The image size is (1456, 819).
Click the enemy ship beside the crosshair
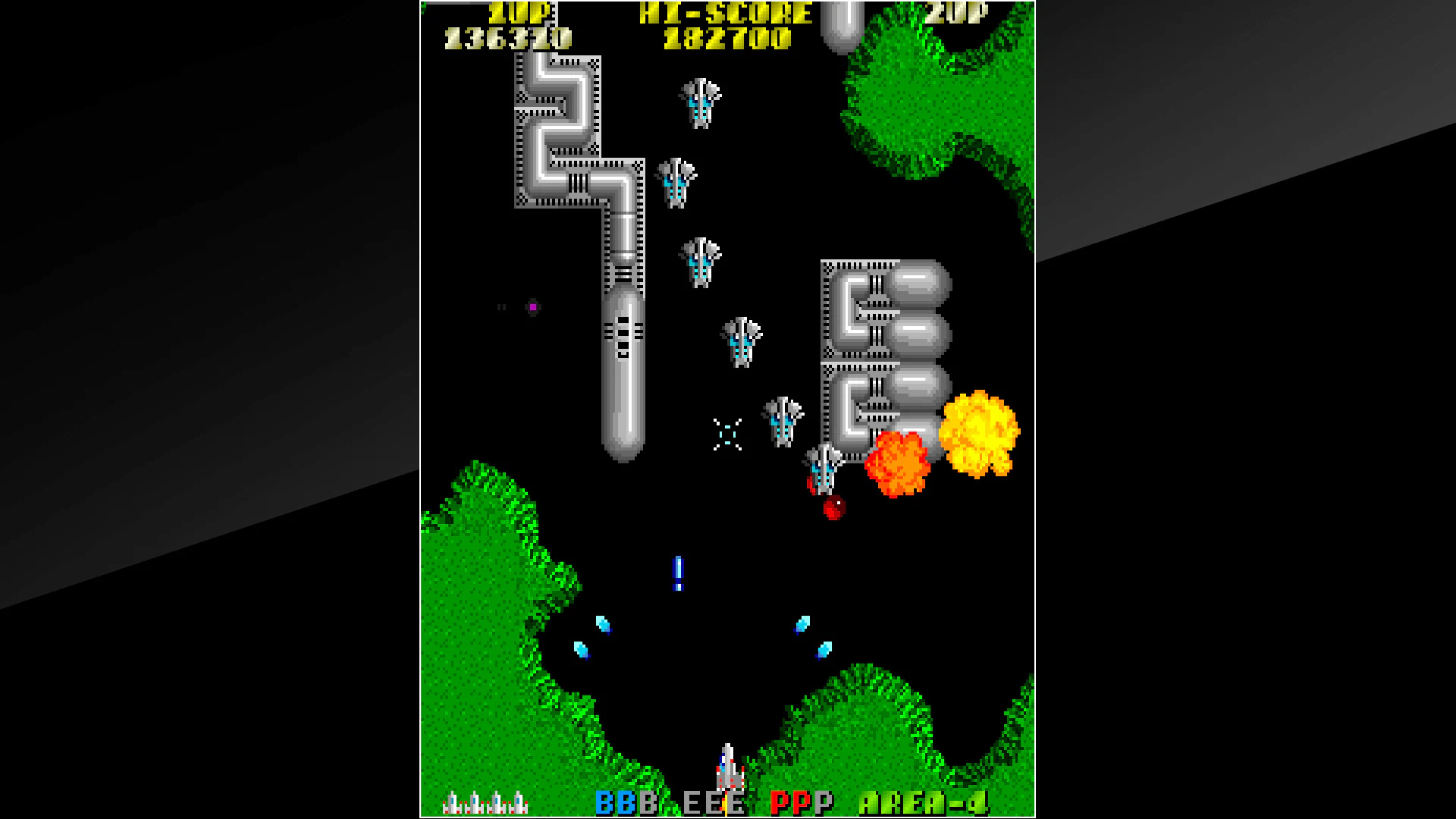click(x=781, y=421)
